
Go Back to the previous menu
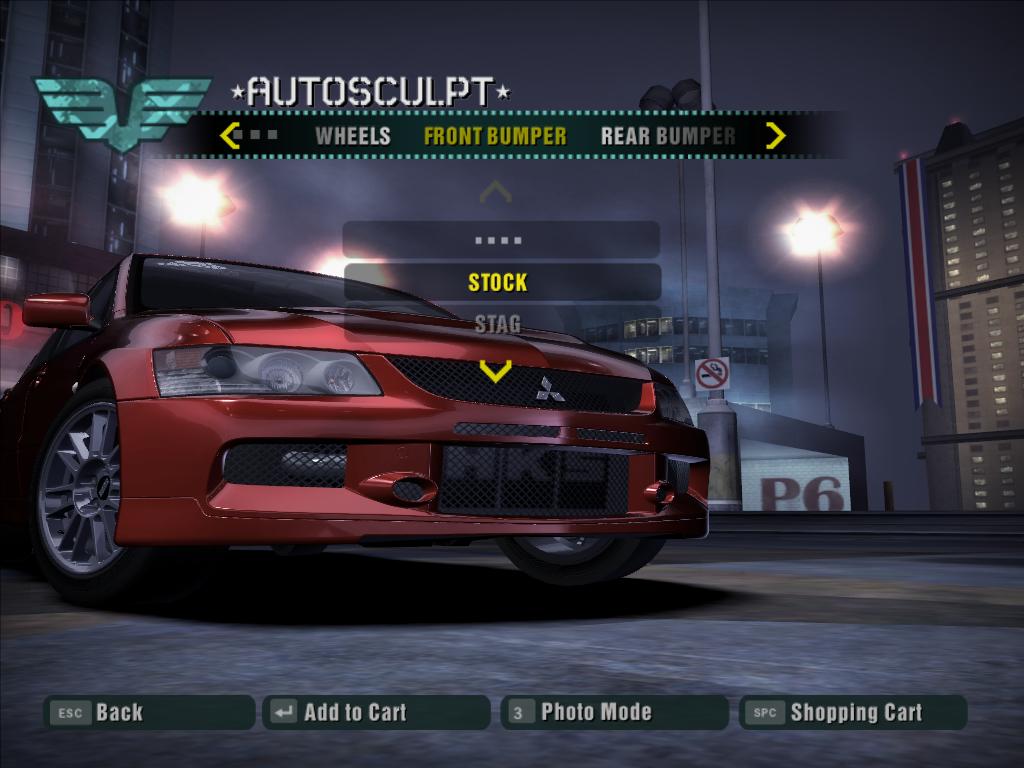[149, 712]
